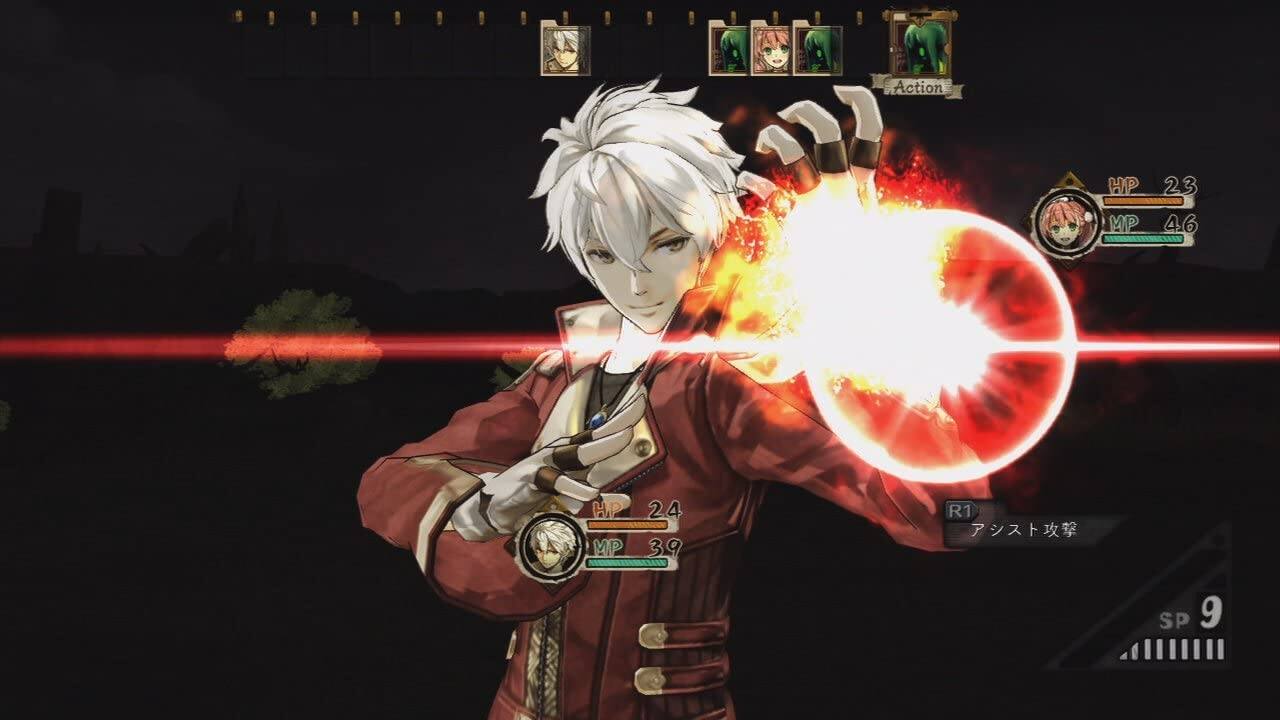Toggle the Action banner under the active card
The width and height of the screenshot is (1280, 720).
tap(917, 86)
